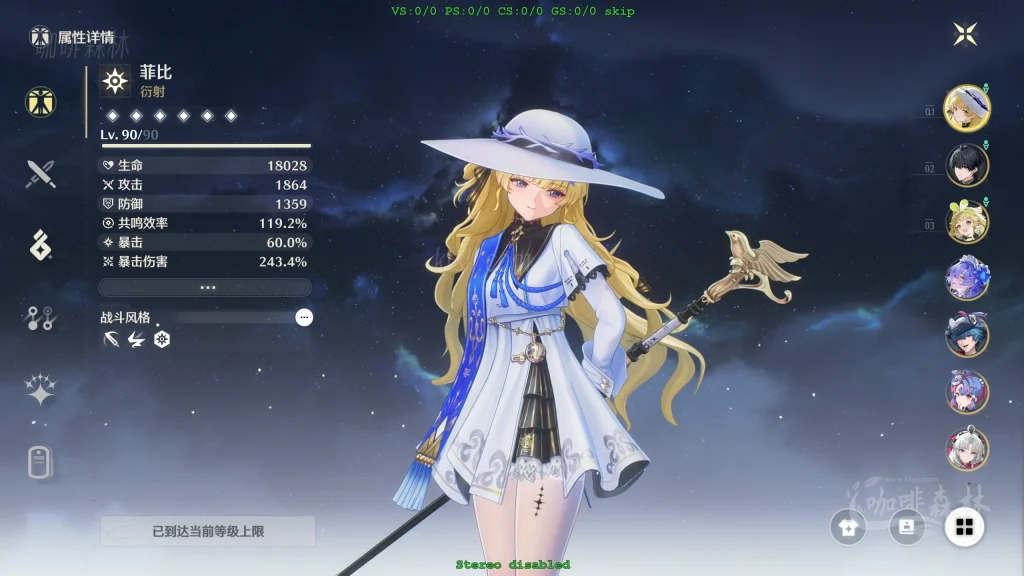Select the blonde white-hat character portrait
This screenshot has width=1024, height=576.
tap(967, 108)
